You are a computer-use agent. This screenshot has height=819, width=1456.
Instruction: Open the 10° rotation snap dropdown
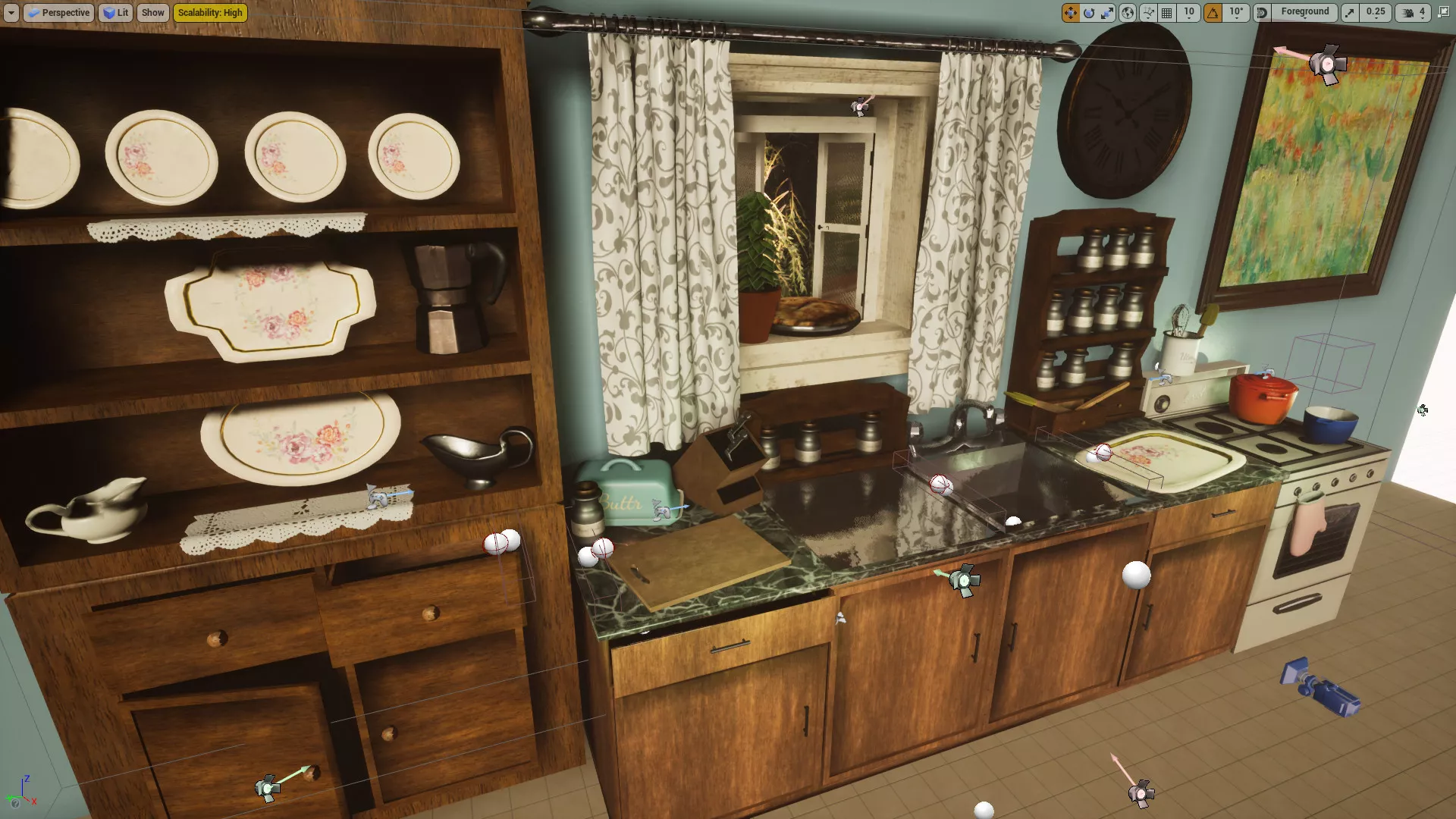[x=1236, y=13]
